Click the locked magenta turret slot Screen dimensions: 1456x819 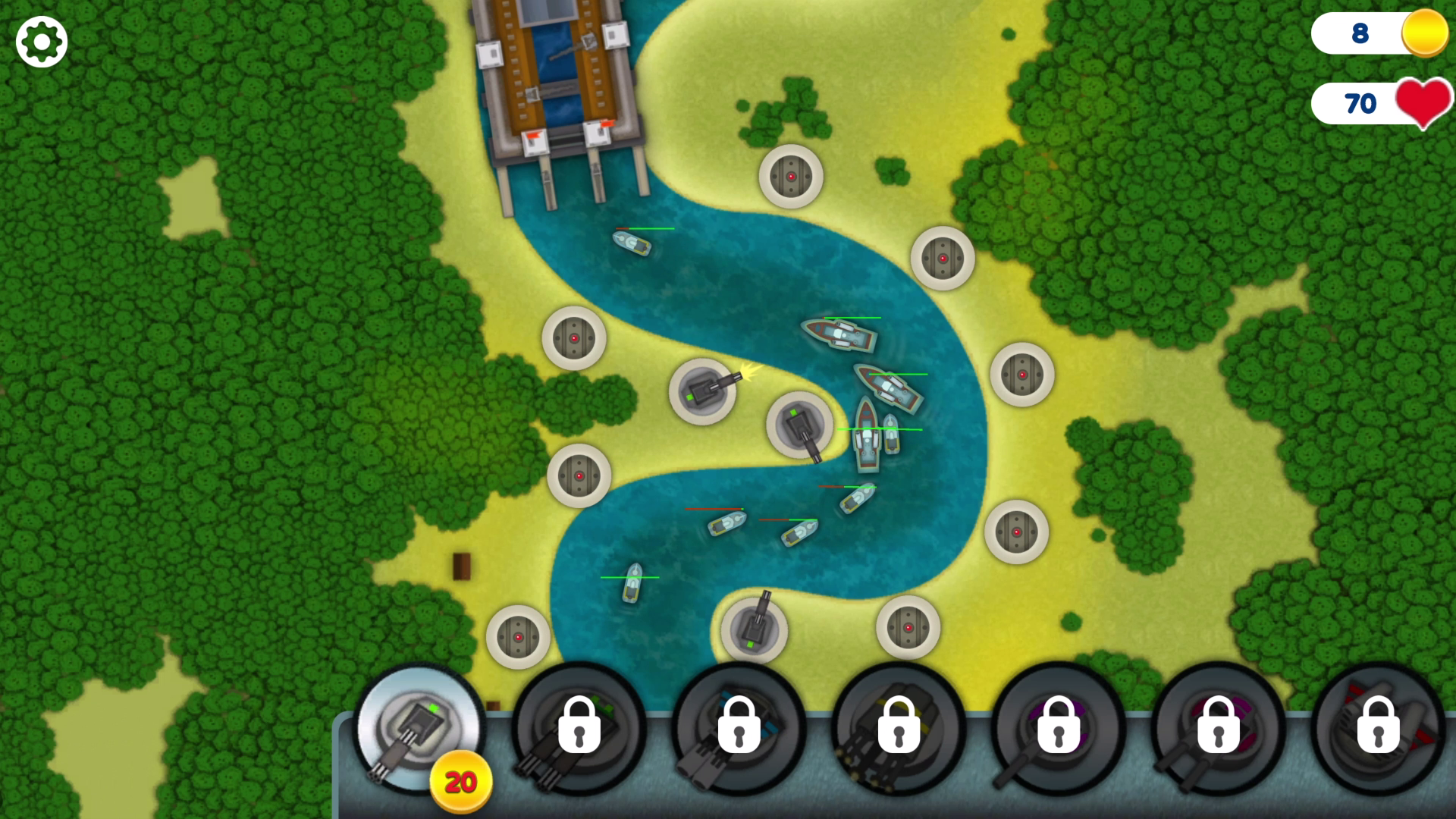tap(1221, 728)
